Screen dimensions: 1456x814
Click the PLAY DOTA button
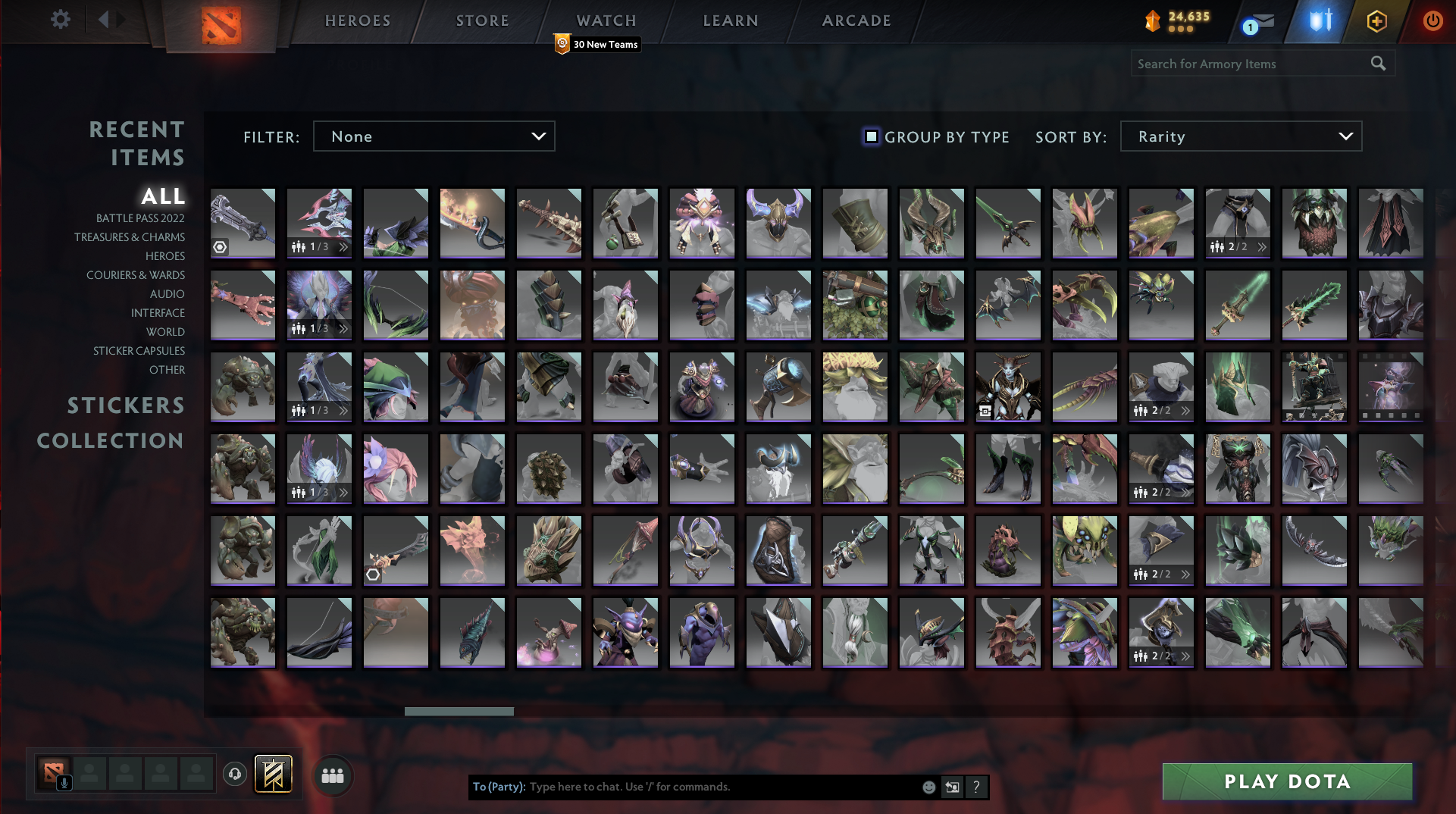tap(1286, 781)
